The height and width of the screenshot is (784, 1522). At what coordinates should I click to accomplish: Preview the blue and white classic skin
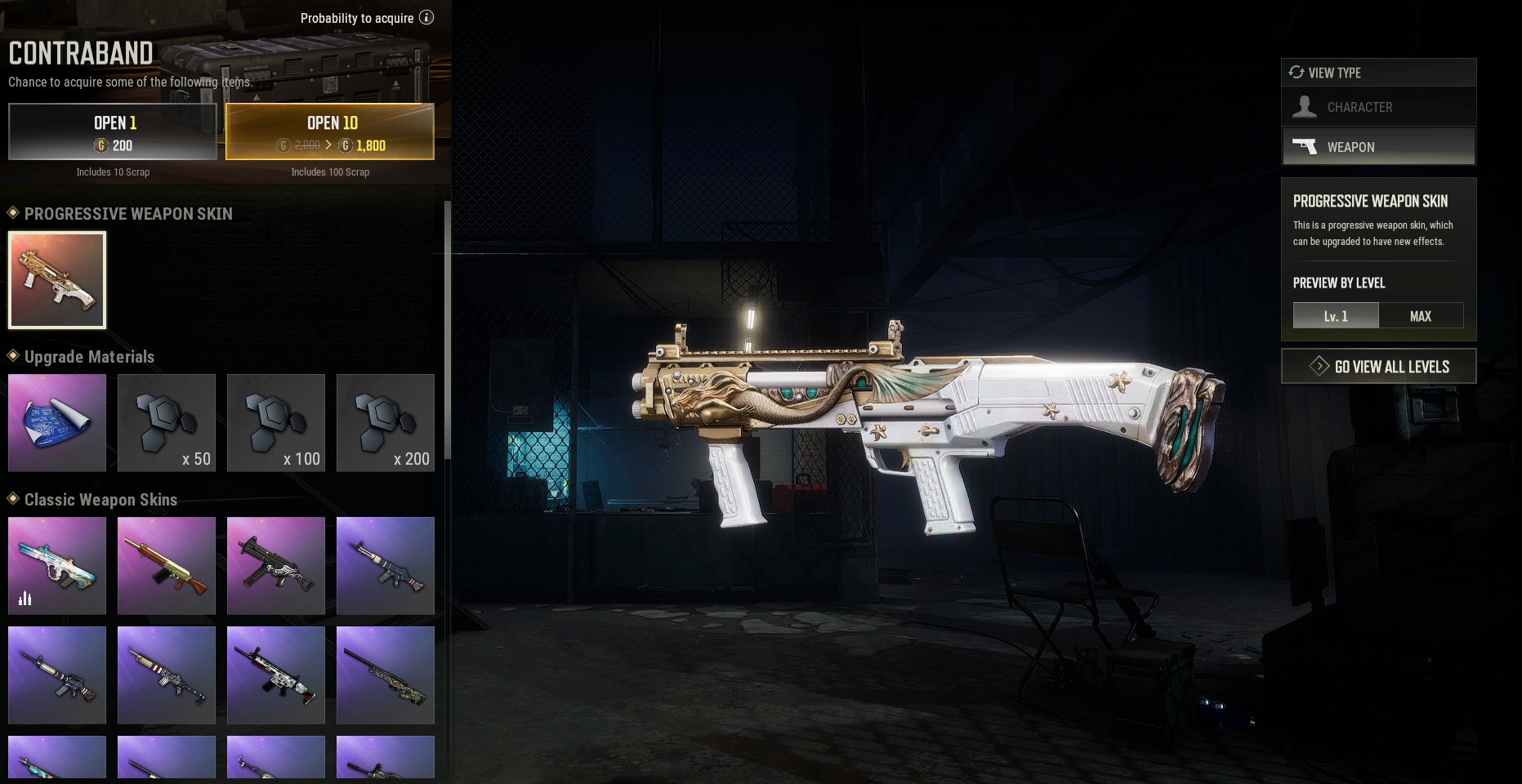[57, 565]
